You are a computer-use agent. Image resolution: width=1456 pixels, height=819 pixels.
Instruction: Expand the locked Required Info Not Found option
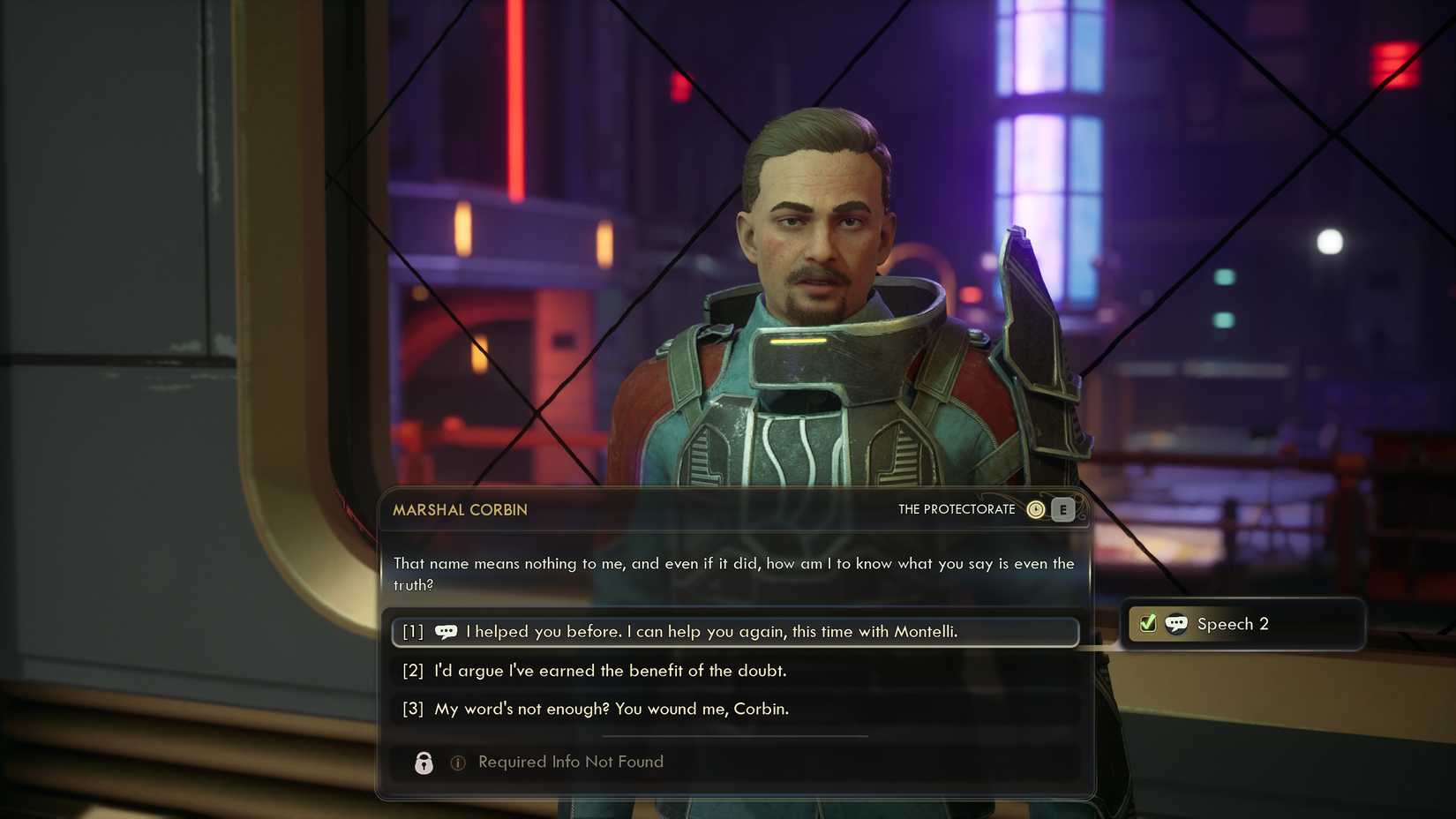[x=570, y=762]
